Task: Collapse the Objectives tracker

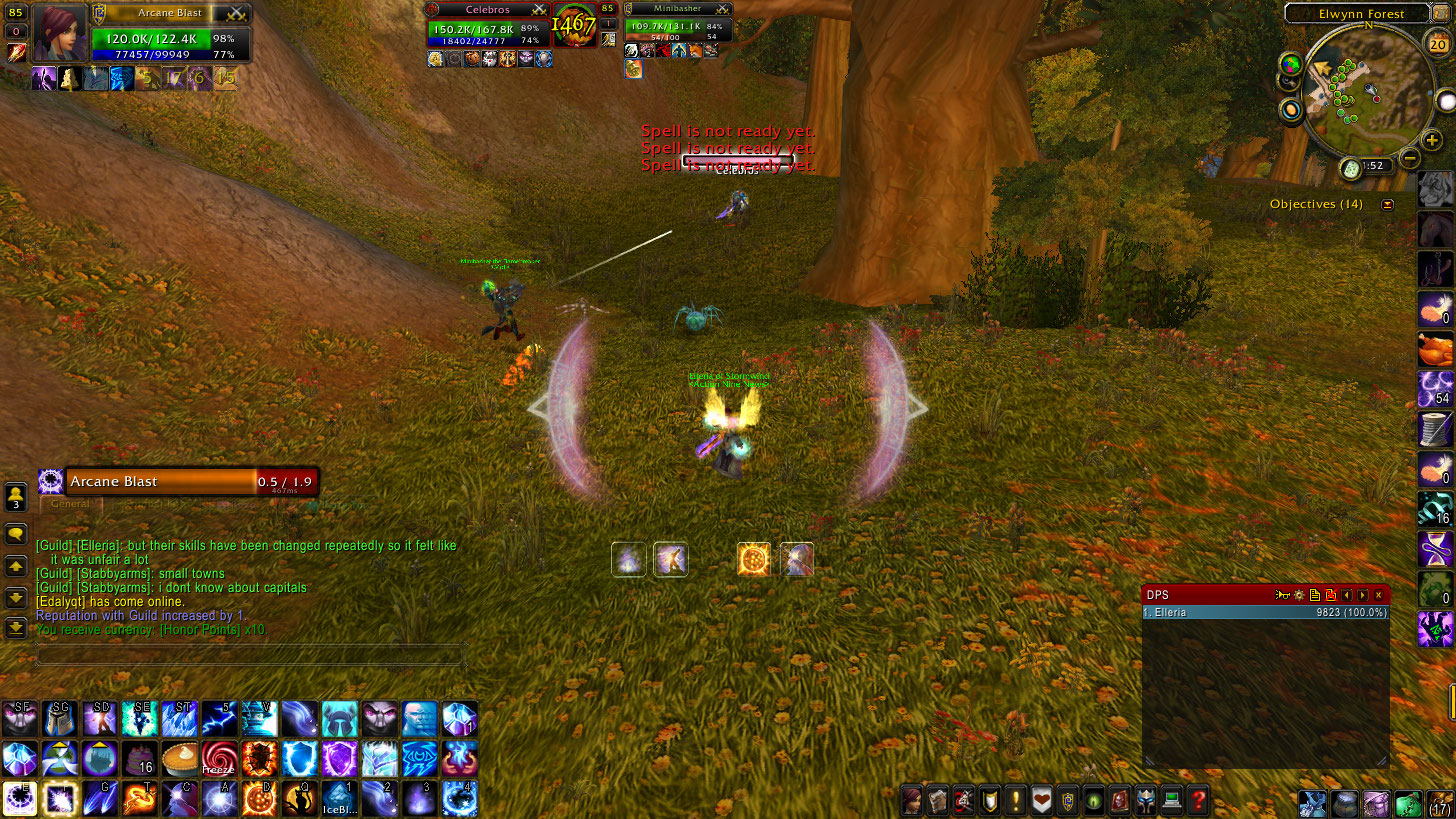Action: 1387,205
